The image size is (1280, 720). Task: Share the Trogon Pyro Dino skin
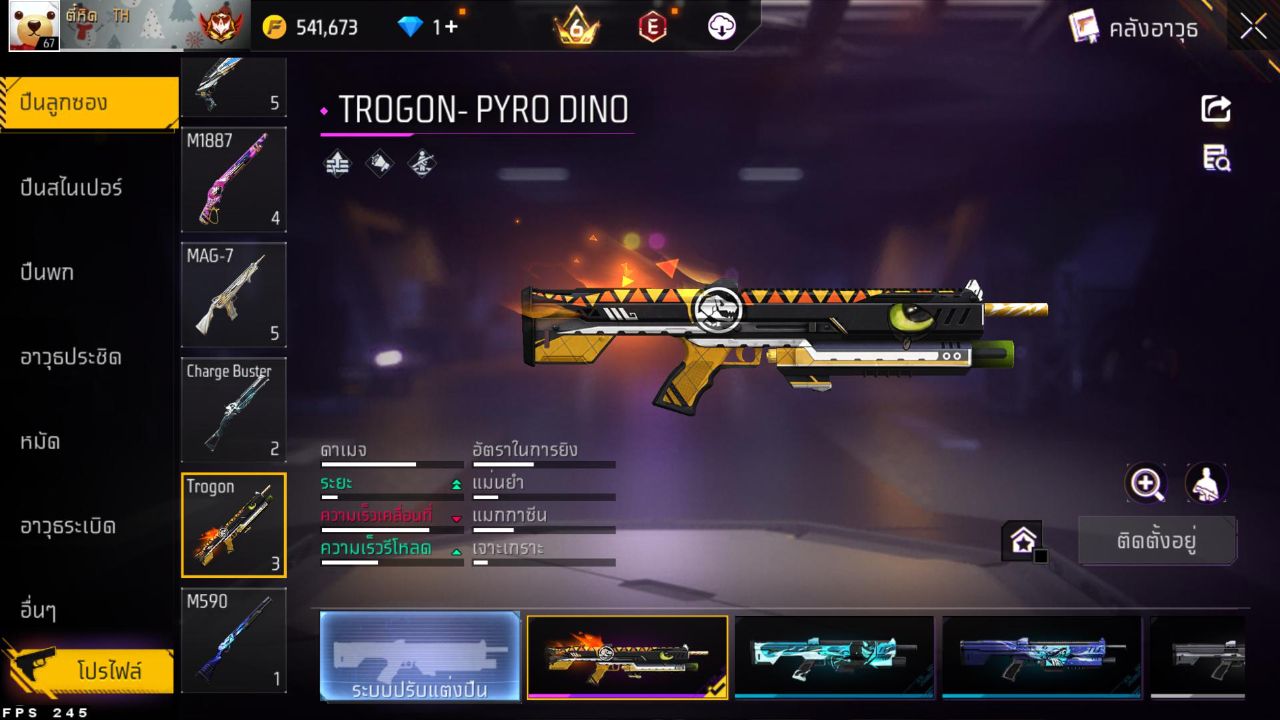1215,109
